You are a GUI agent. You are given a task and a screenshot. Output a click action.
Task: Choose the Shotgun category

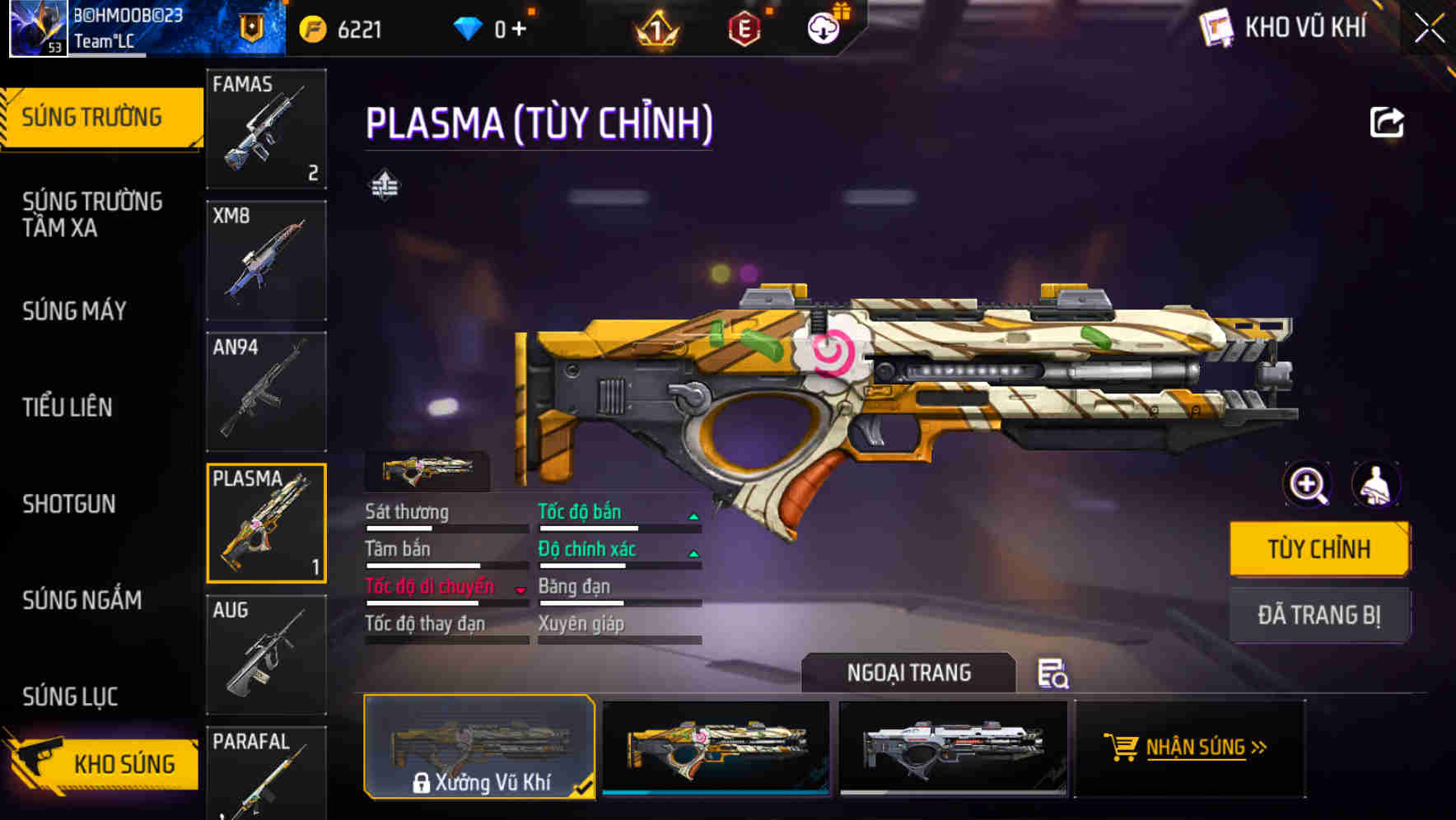click(69, 504)
